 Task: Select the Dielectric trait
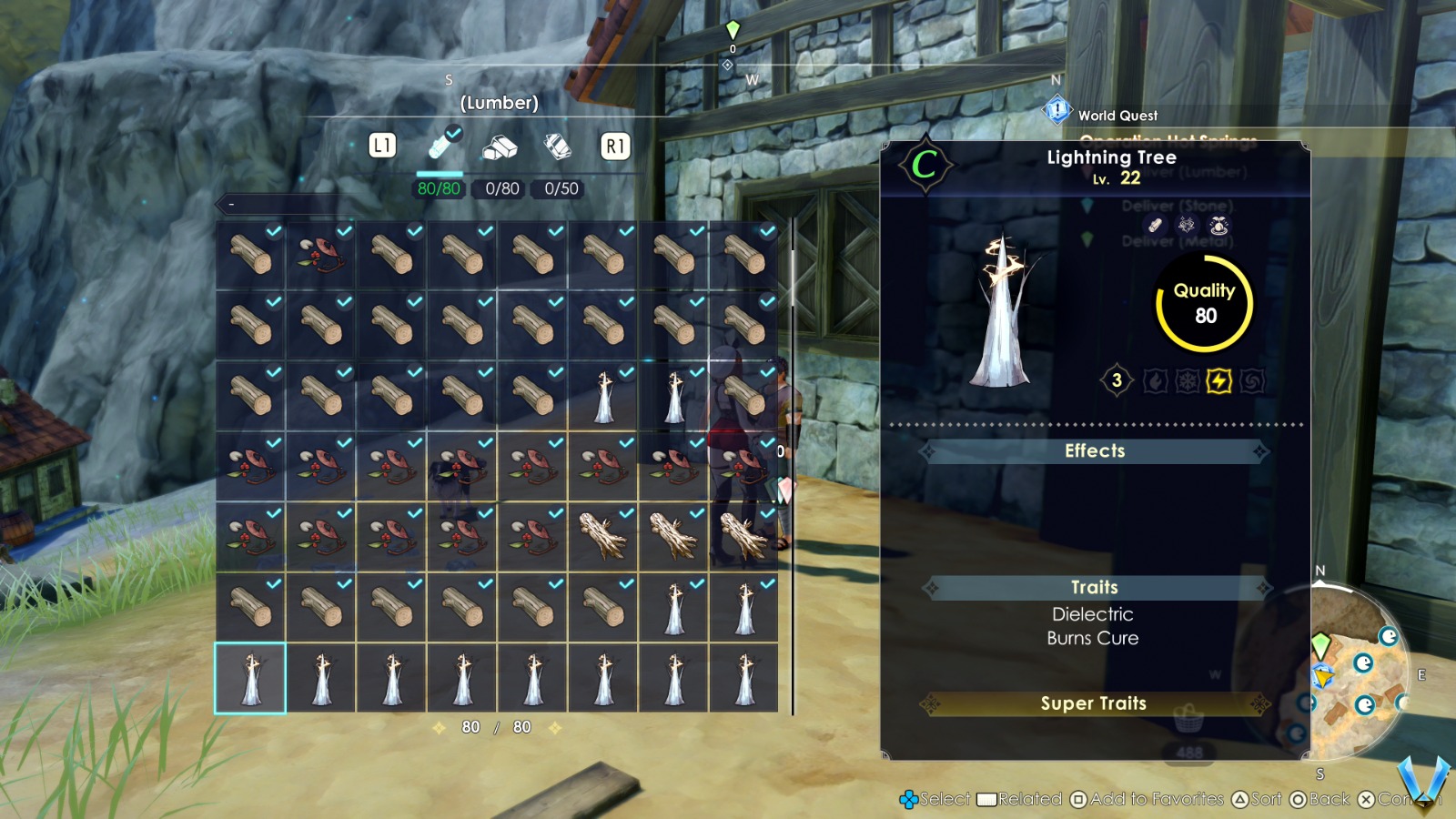pyautogui.click(x=1093, y=614)
